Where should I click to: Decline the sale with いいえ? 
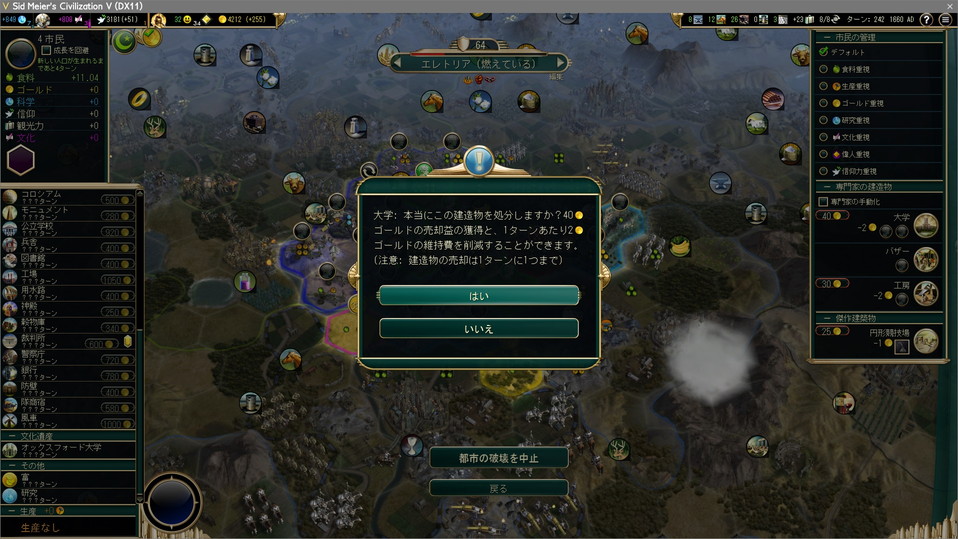tap(479, 328)
